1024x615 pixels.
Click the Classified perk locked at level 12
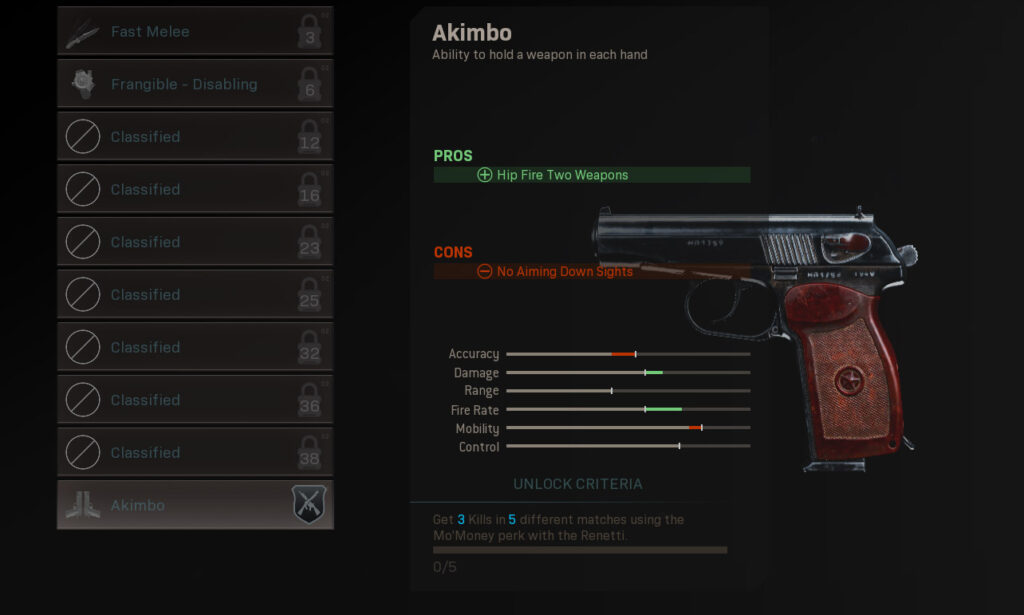(x=195, y=137)
